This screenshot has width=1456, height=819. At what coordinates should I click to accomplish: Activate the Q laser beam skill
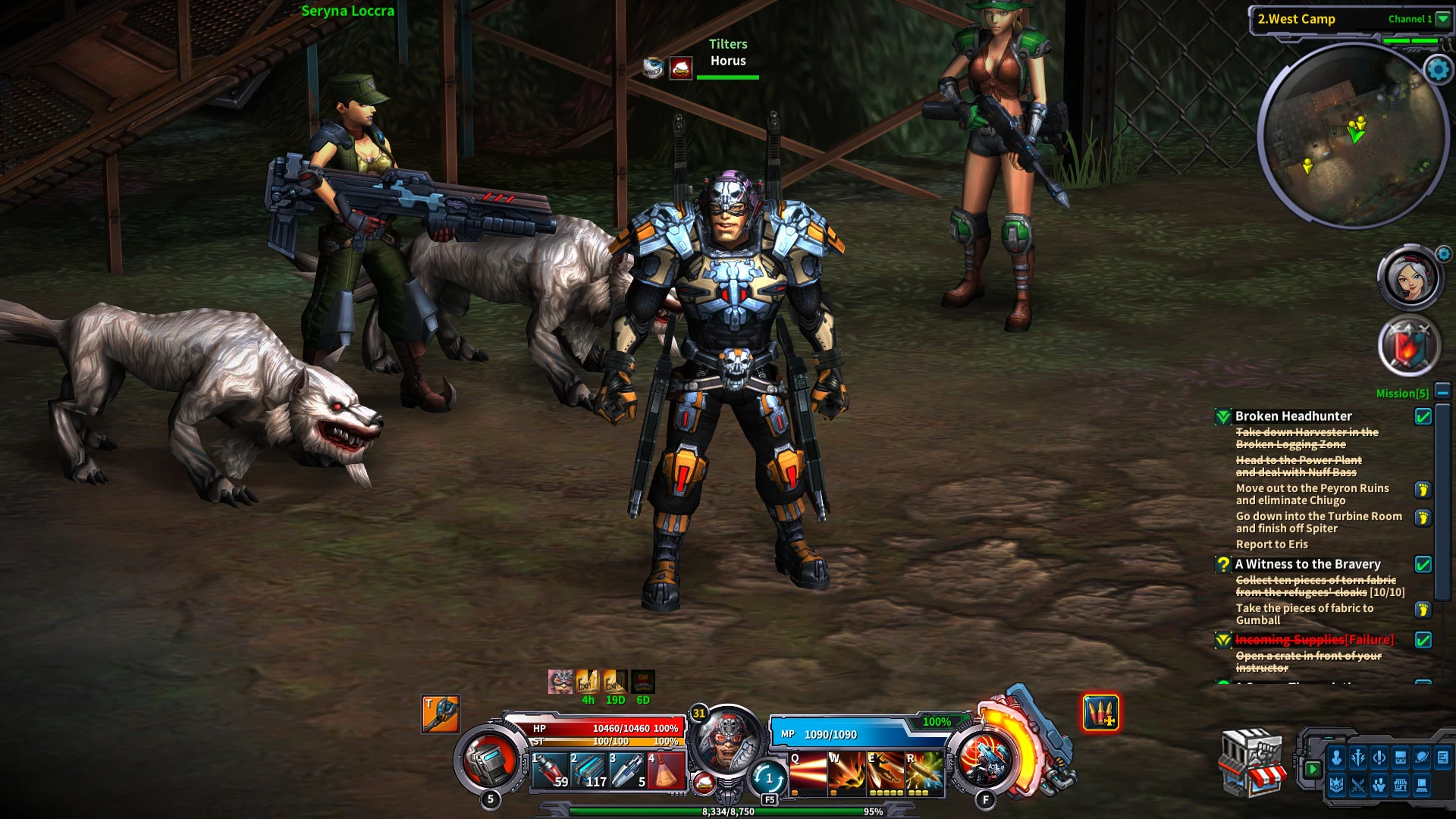click(x=807, y=772)
